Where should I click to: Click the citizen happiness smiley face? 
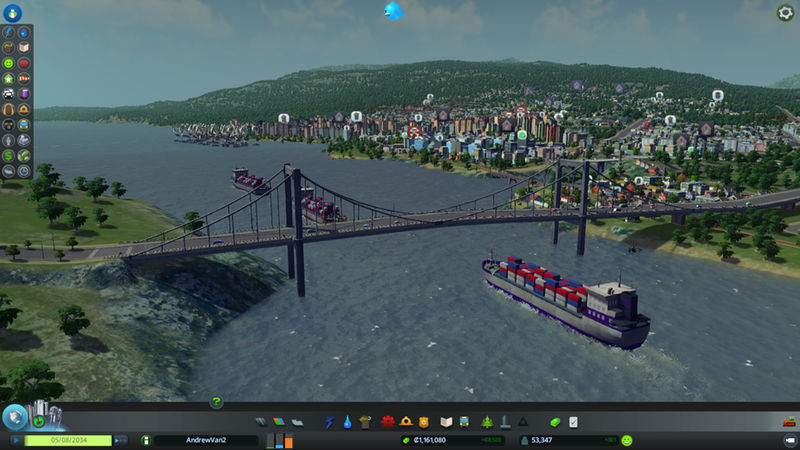click(626, 440)
